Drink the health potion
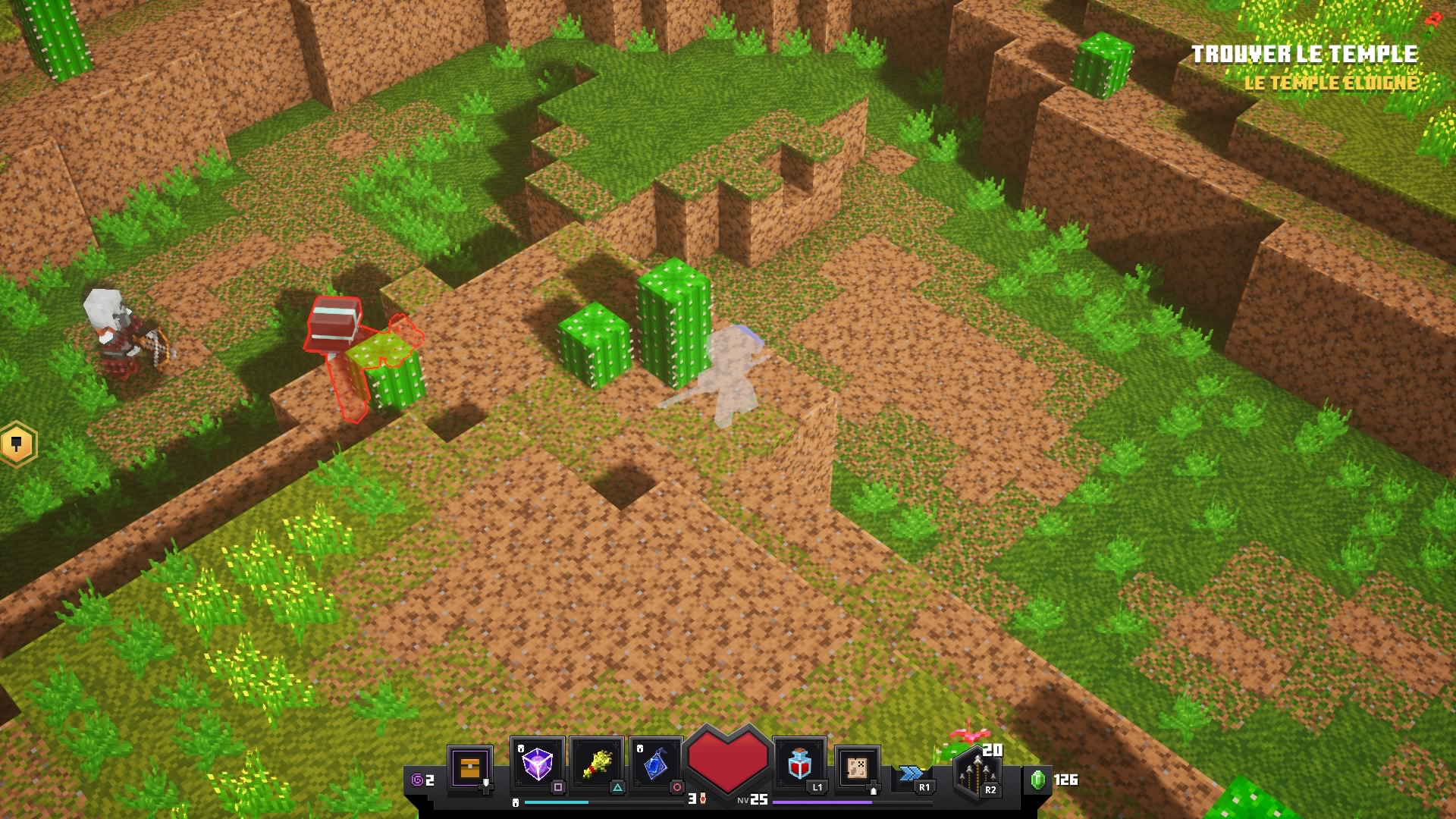 click(799, 764)
